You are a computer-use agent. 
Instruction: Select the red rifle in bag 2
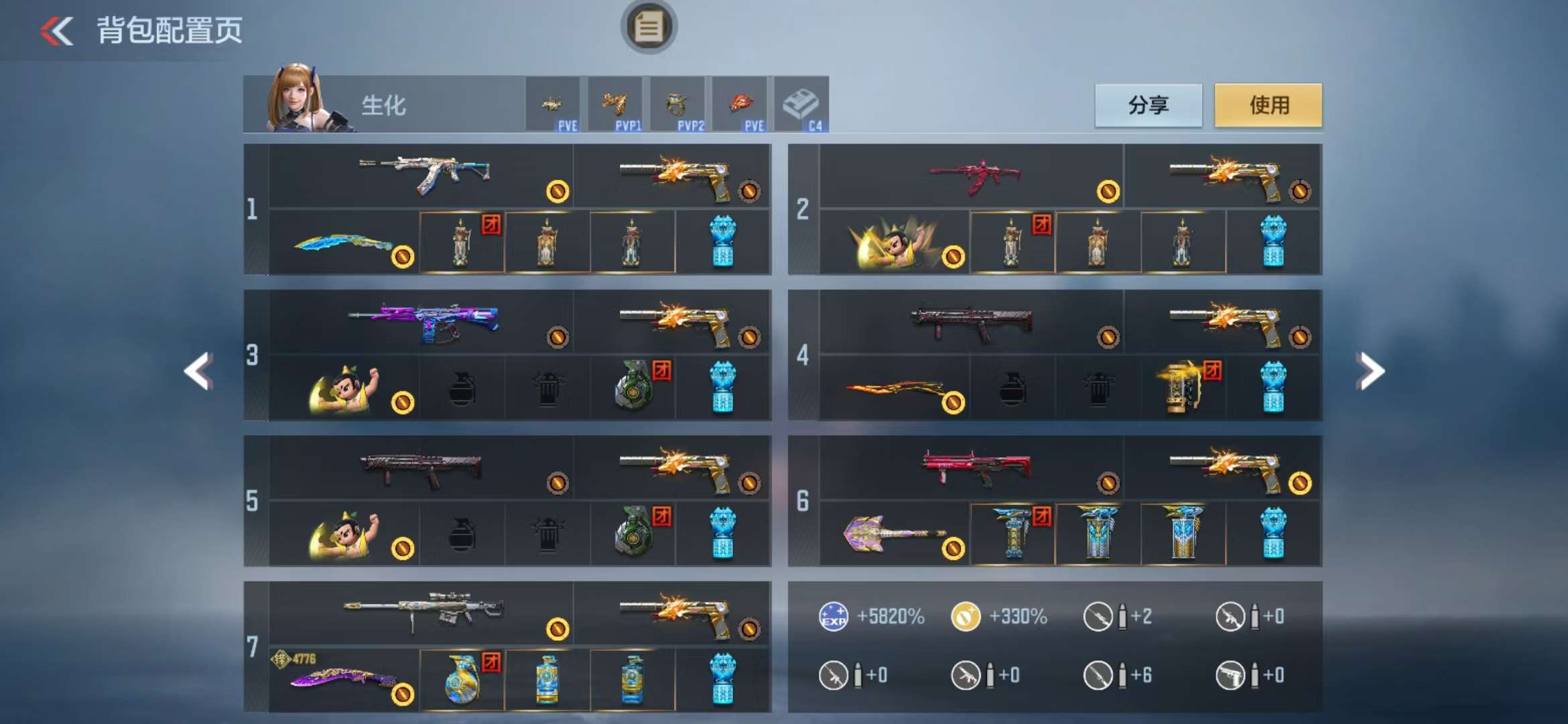tap(974, 176)
